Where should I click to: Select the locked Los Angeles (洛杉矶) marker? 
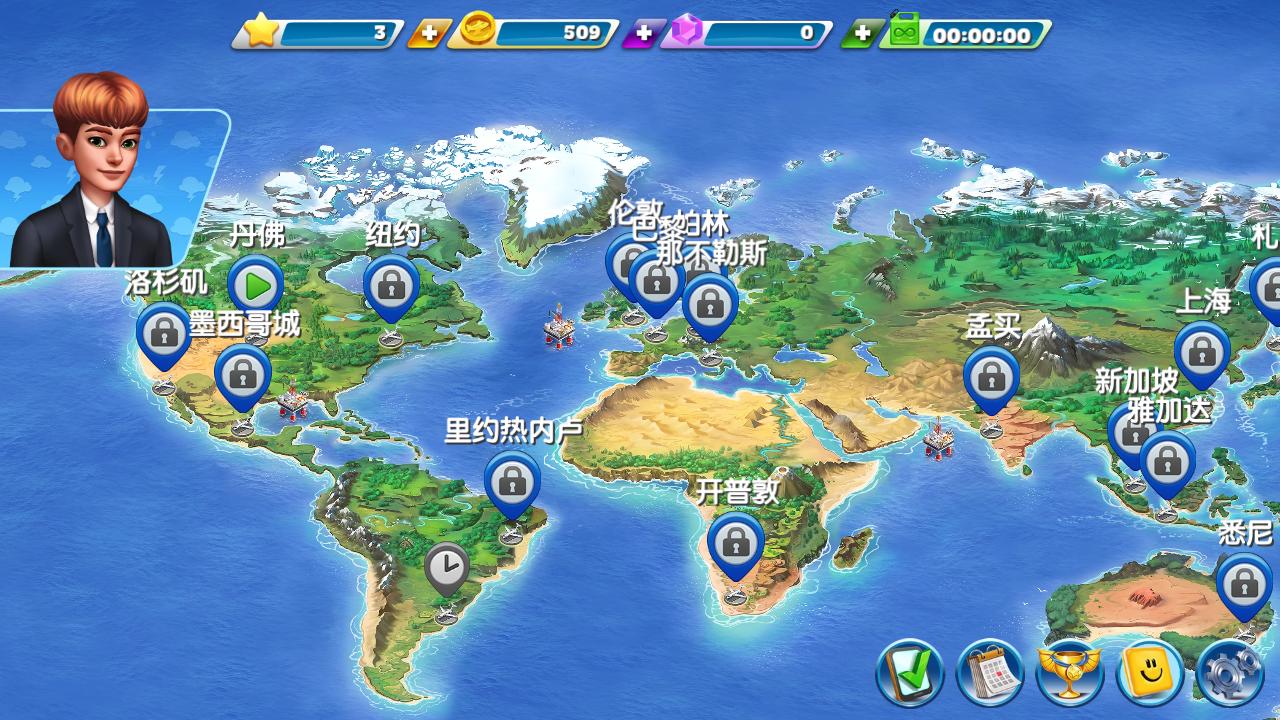[164, 334]
